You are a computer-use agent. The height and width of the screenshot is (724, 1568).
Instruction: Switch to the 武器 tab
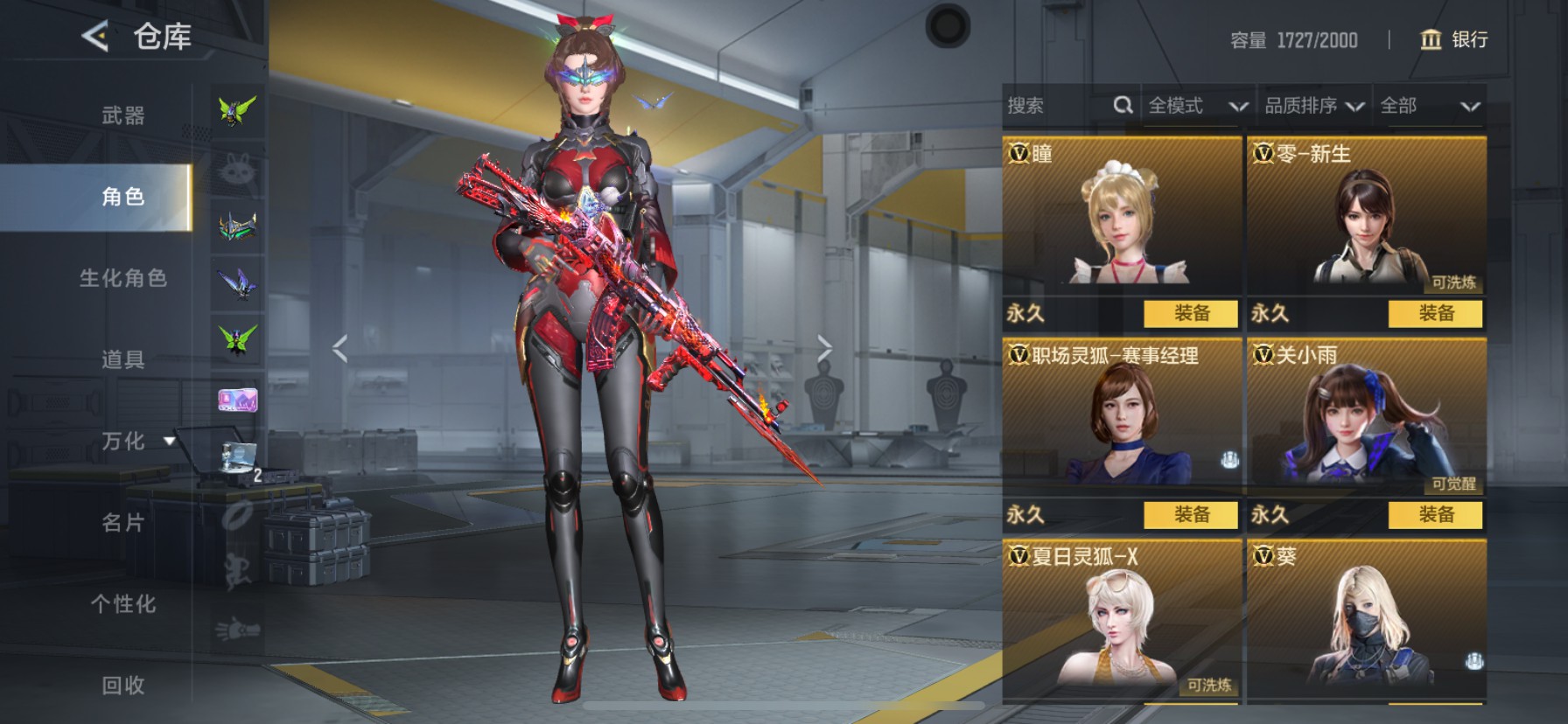122,115
